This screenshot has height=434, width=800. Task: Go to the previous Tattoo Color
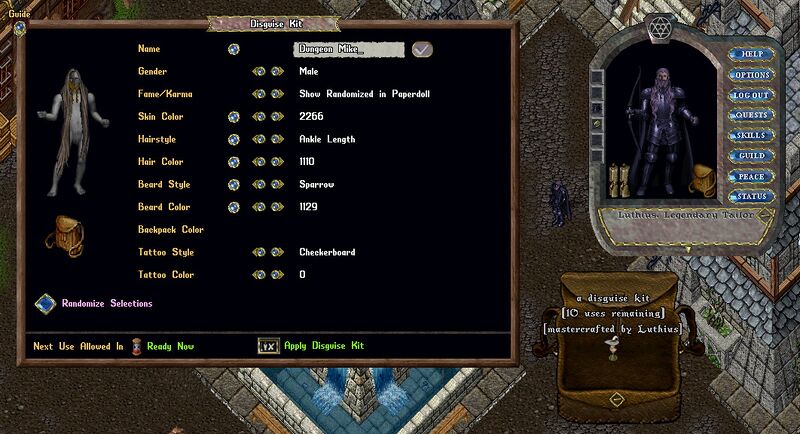(x=258, y=275)
